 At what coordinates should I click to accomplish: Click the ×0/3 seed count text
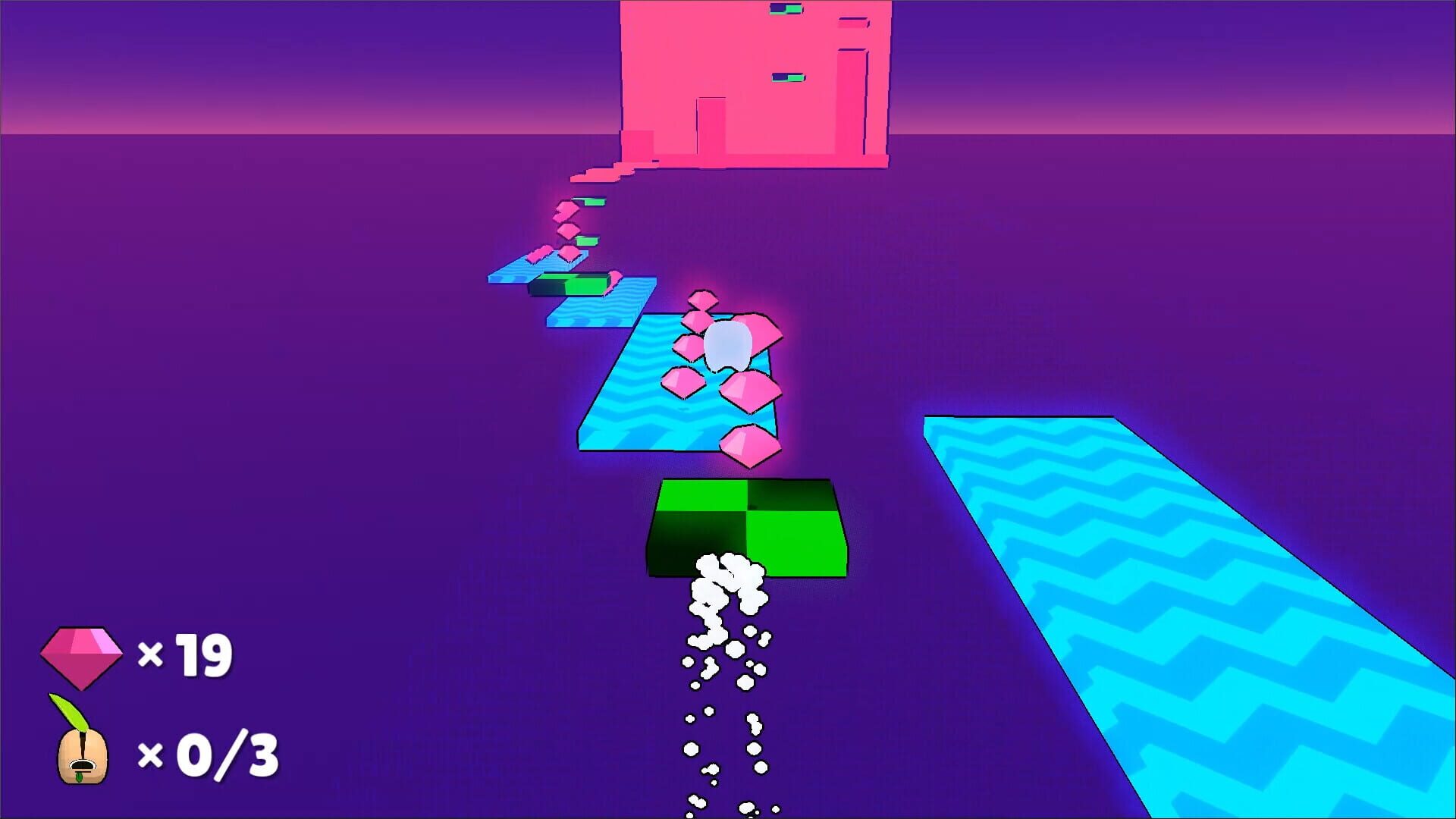tap(214, 752)
